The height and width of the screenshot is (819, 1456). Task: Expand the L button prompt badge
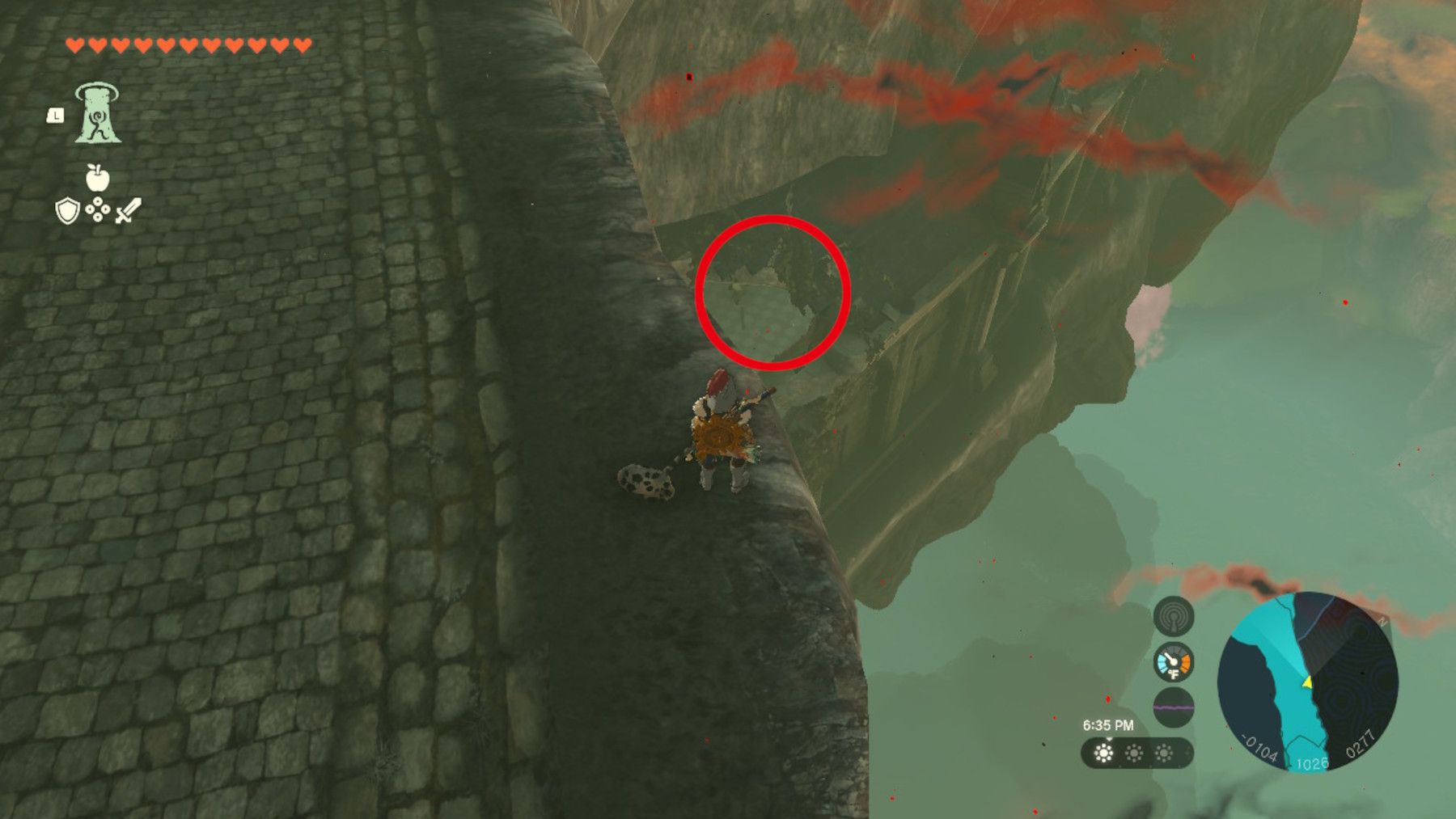pyautogui.click(x=55, y=115)
